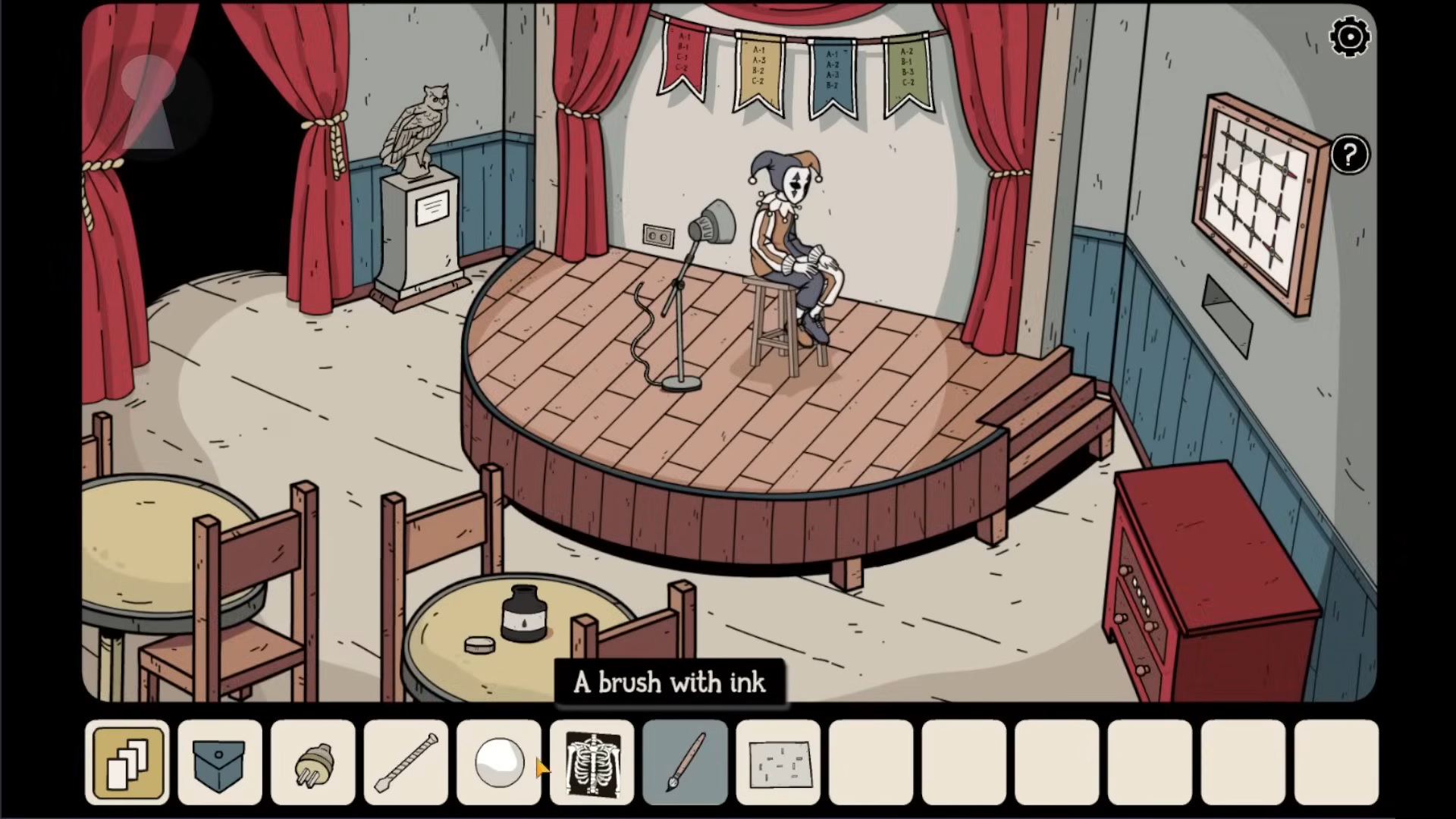The image size is (1456, 819).
Task: Click the keyhole icon in corner
Action: click(x=149, y=101)
